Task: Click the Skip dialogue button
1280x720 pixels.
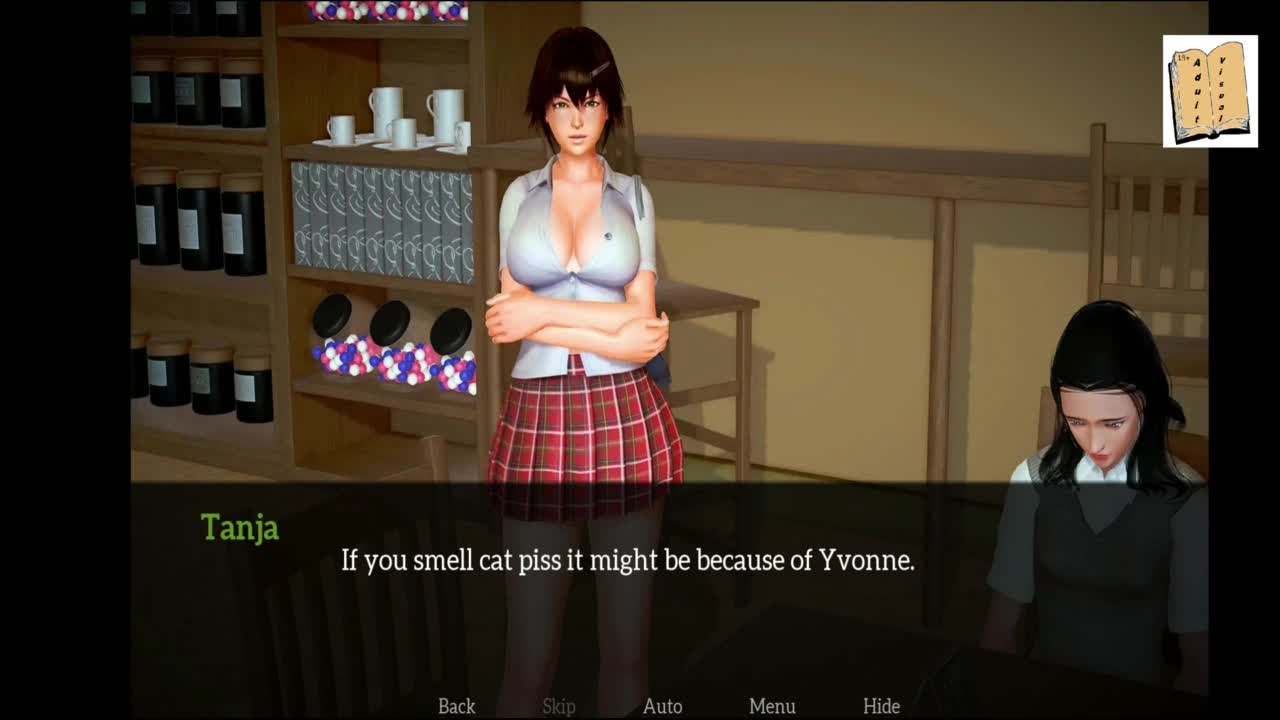Action: 559,706
